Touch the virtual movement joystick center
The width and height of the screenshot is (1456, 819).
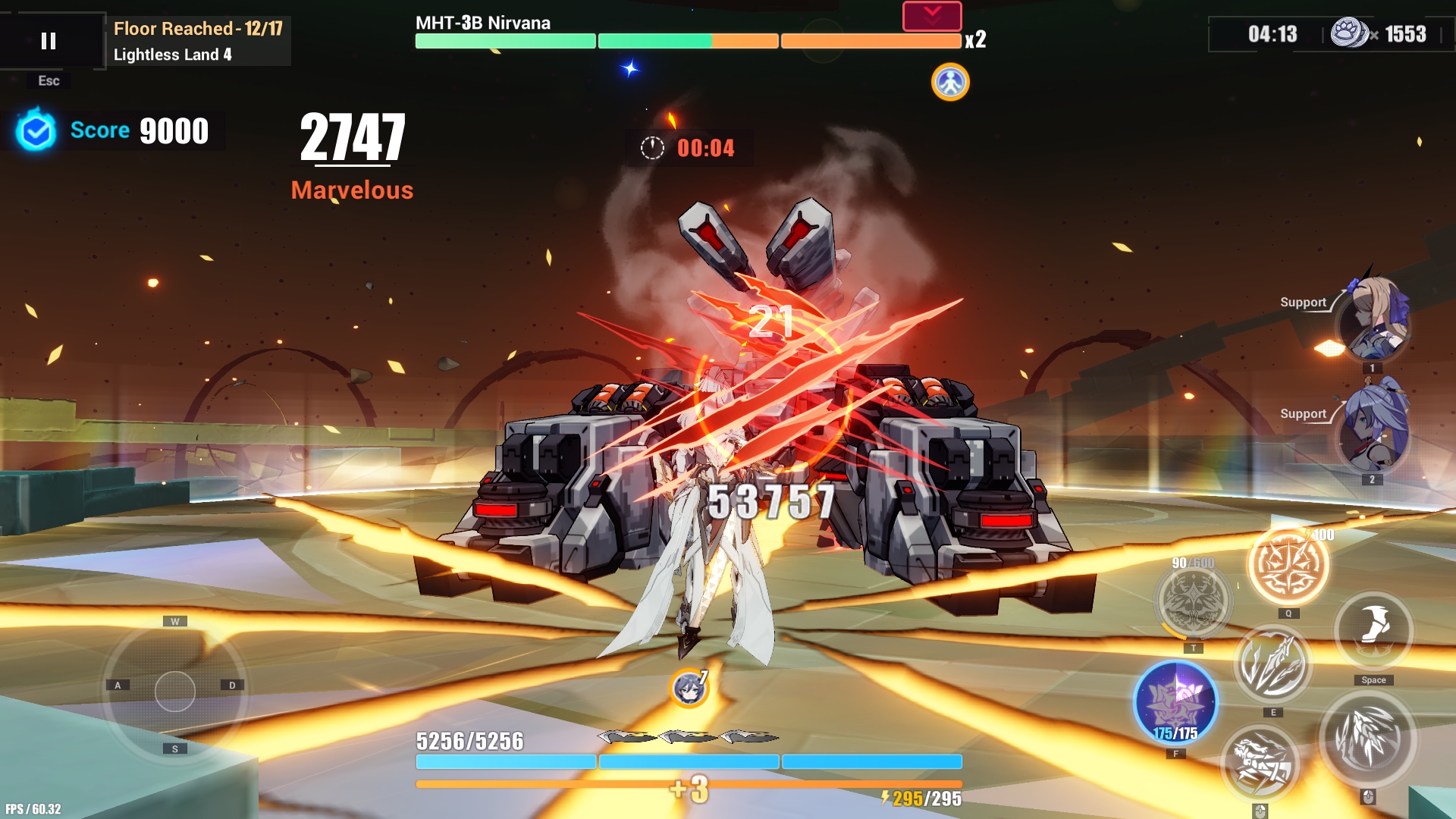(175, 692)
